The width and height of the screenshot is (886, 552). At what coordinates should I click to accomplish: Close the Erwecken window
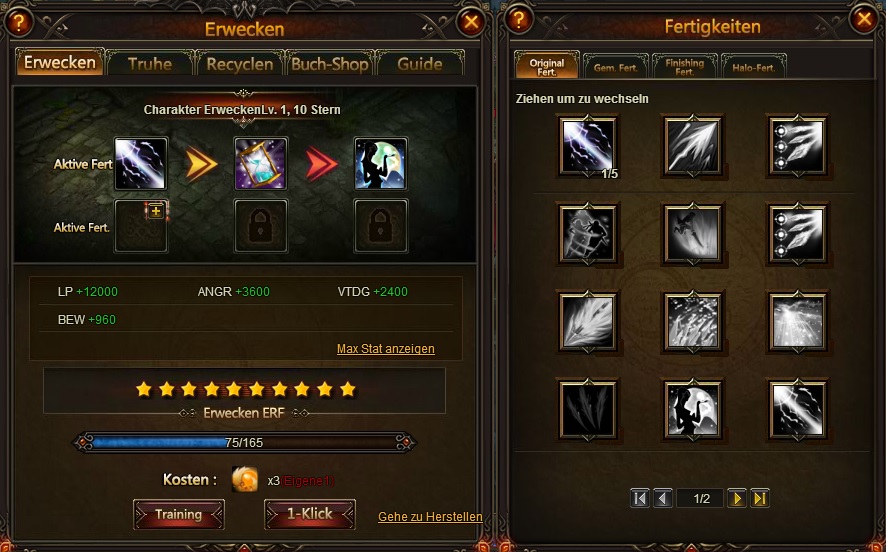tap(471, 20)
